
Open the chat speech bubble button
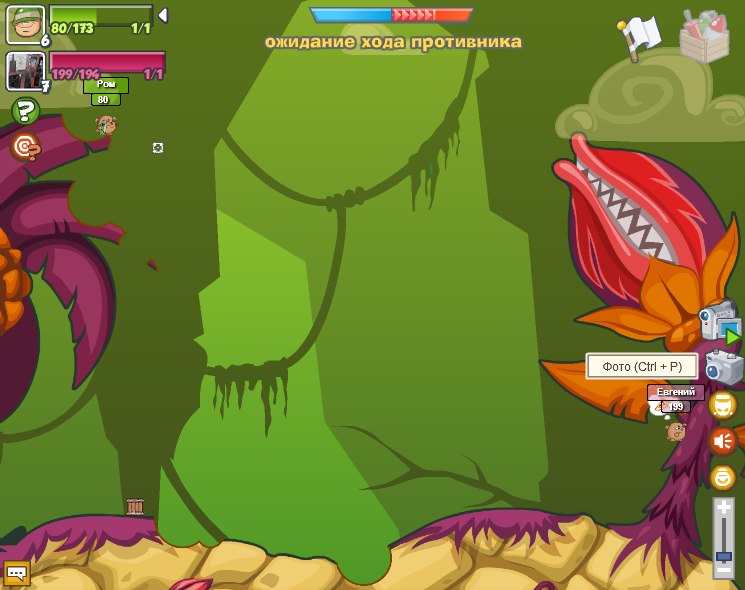[x=17, y=573]
